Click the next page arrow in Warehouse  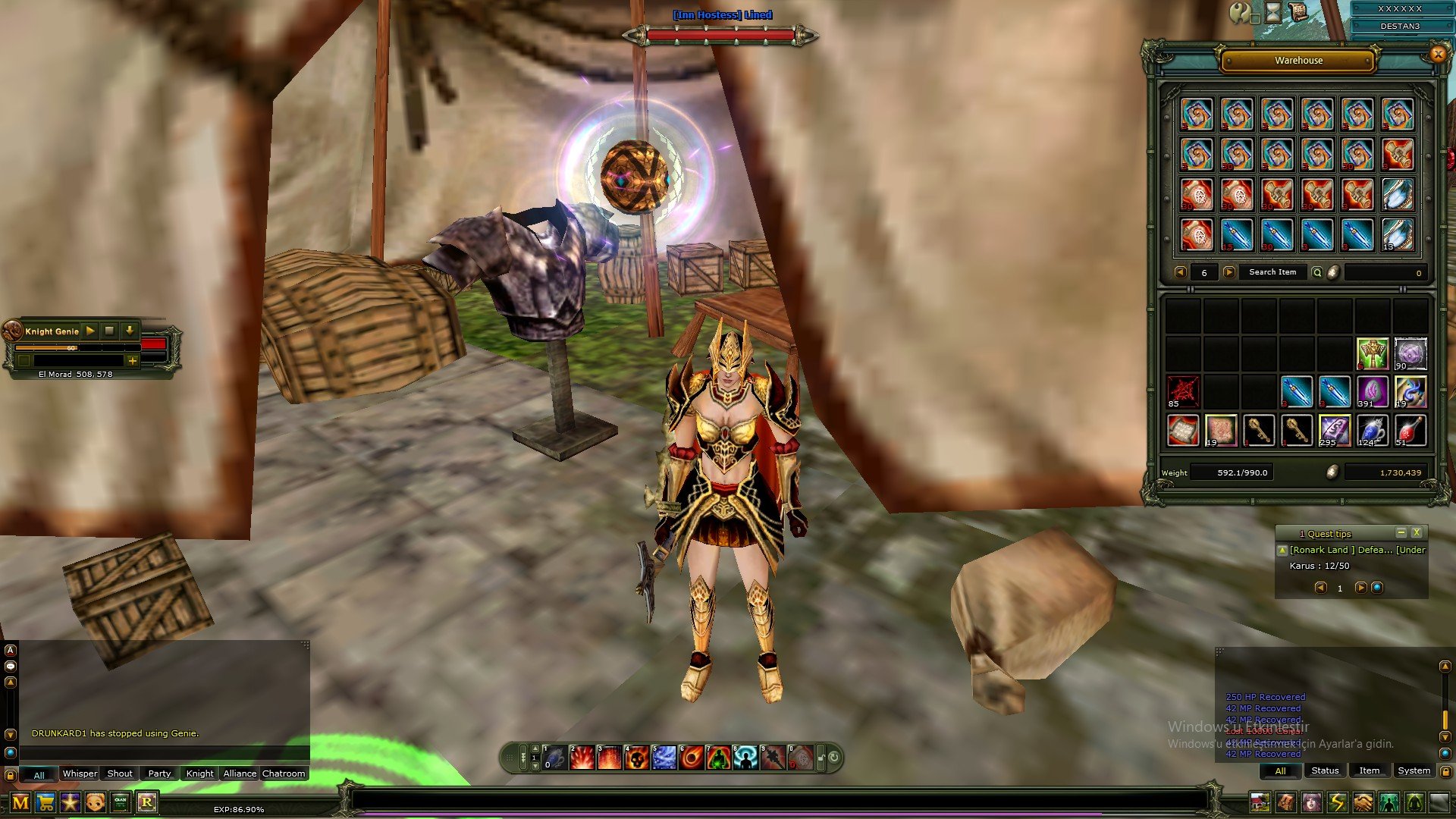point(1229,272)
